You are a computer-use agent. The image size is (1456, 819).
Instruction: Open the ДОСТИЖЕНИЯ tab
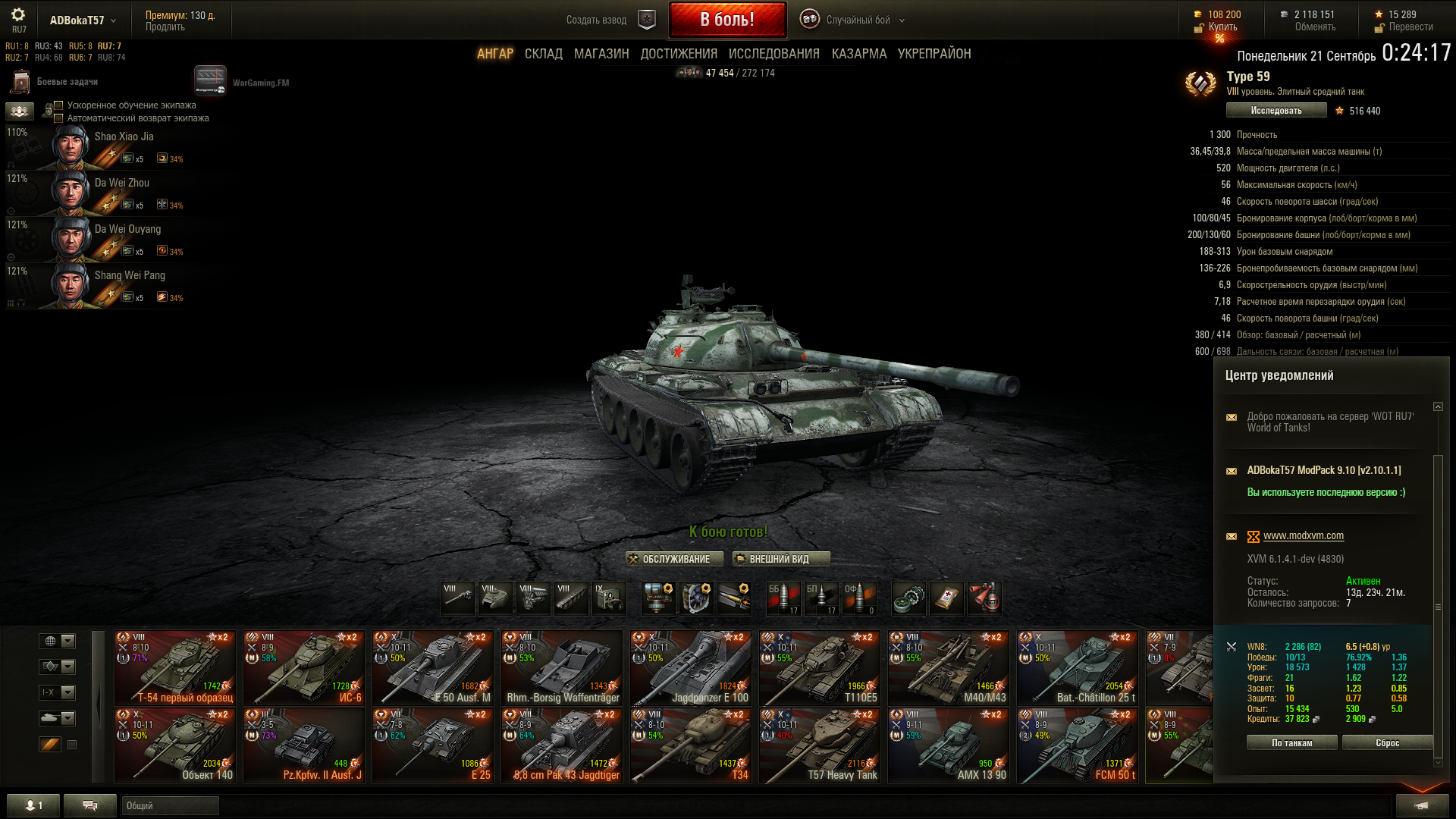[679, 54]
